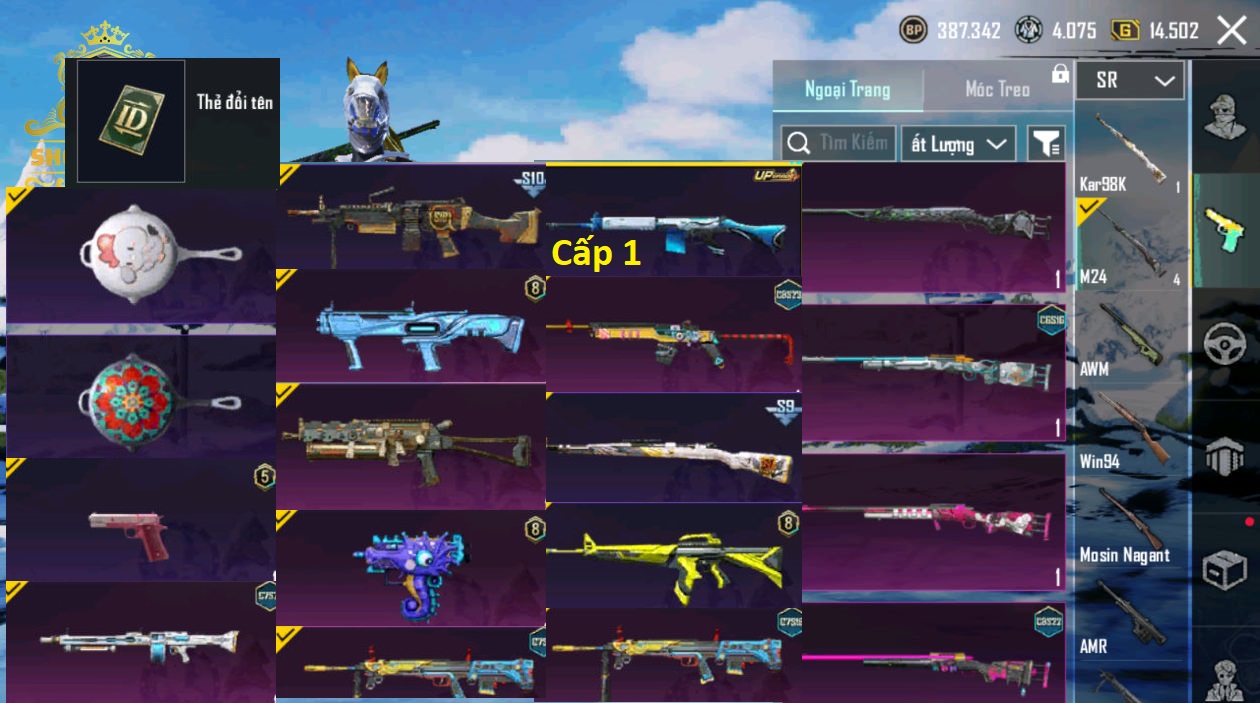Click the Tìm Kiếm search field
Image resolution: width=1260 pixels, height=703 pixels.
point(838,143)
